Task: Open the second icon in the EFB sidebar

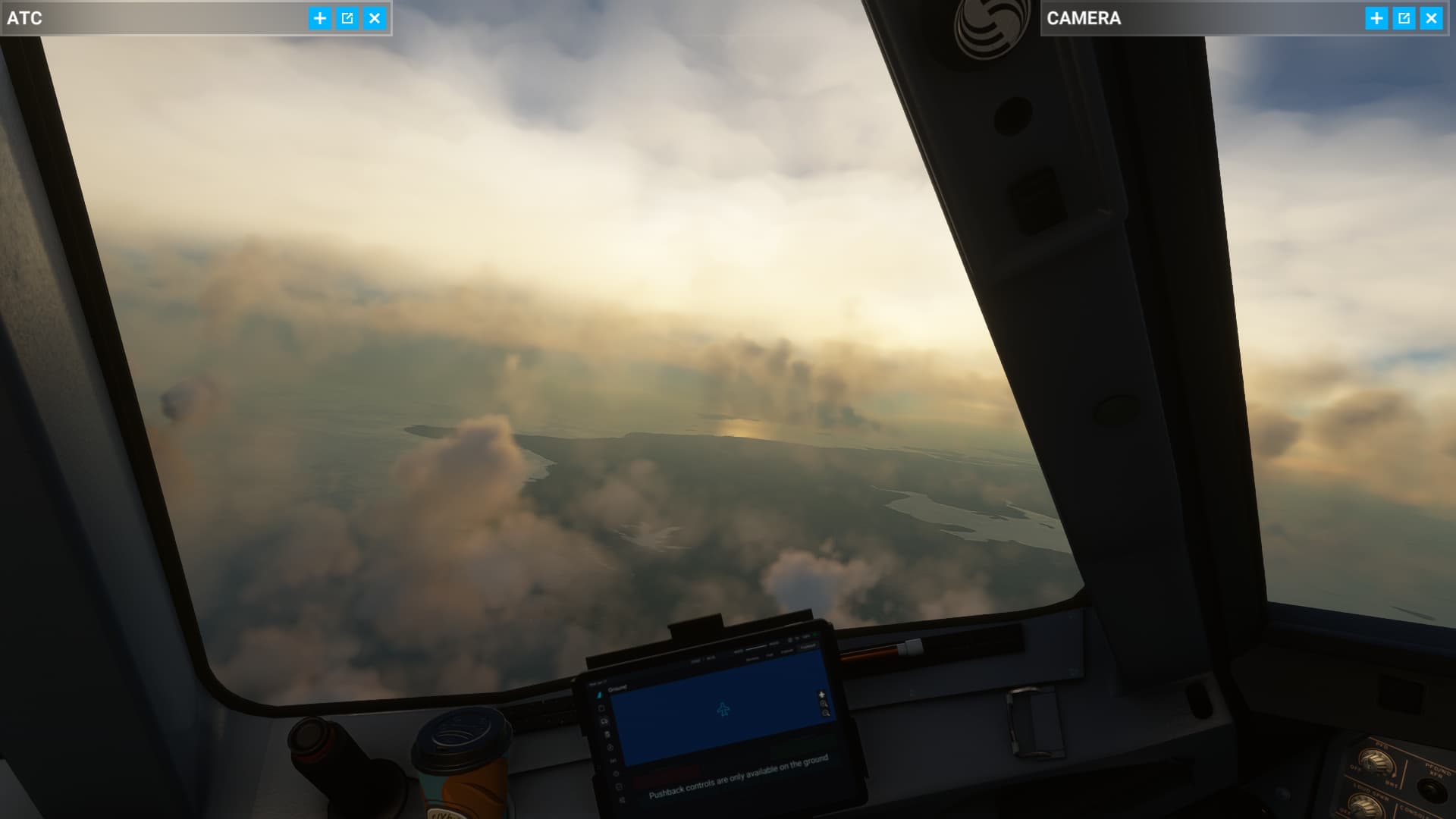Action: pos(603,707)
